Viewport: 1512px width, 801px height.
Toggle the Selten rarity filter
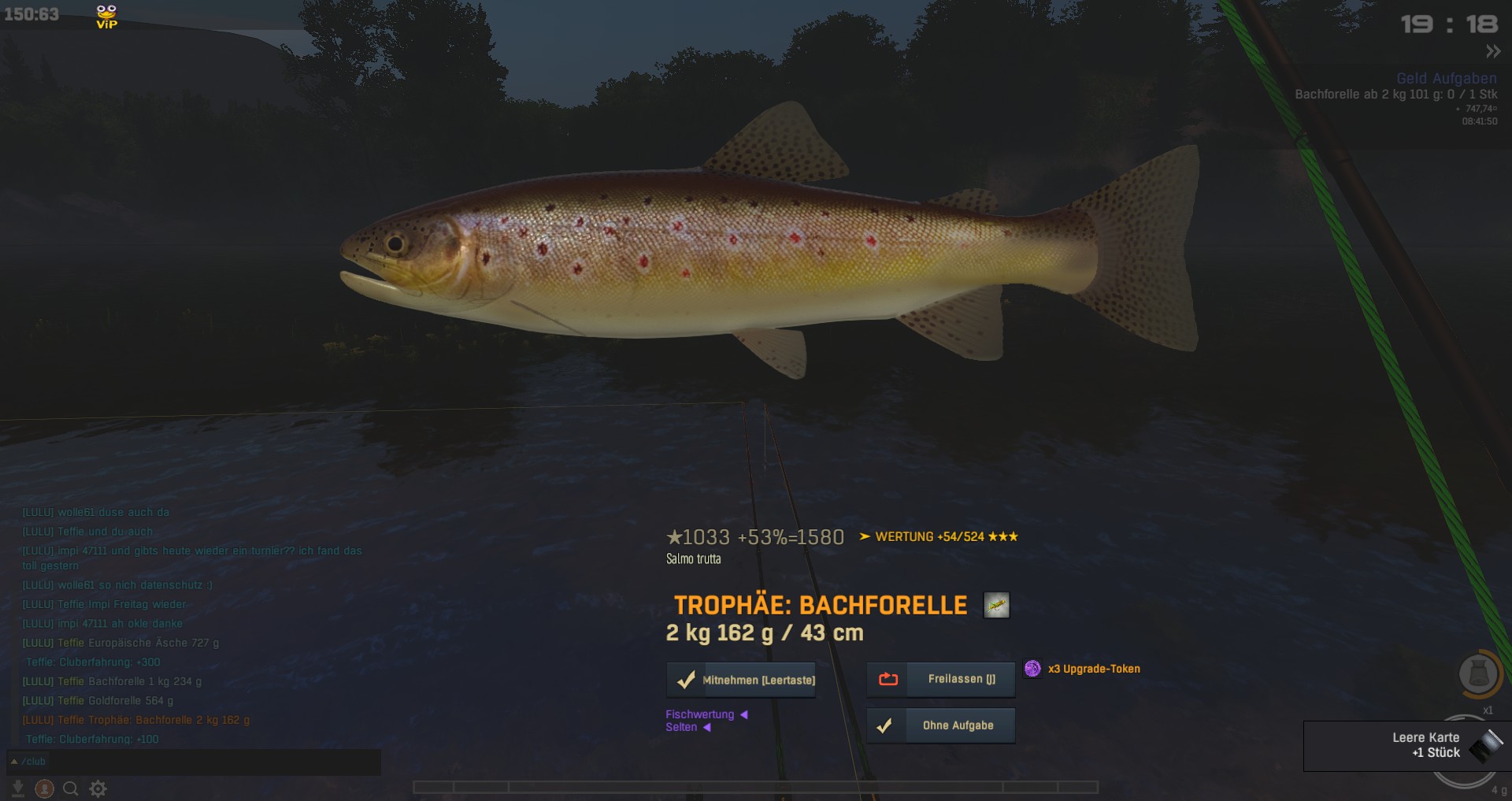[682, 727]
